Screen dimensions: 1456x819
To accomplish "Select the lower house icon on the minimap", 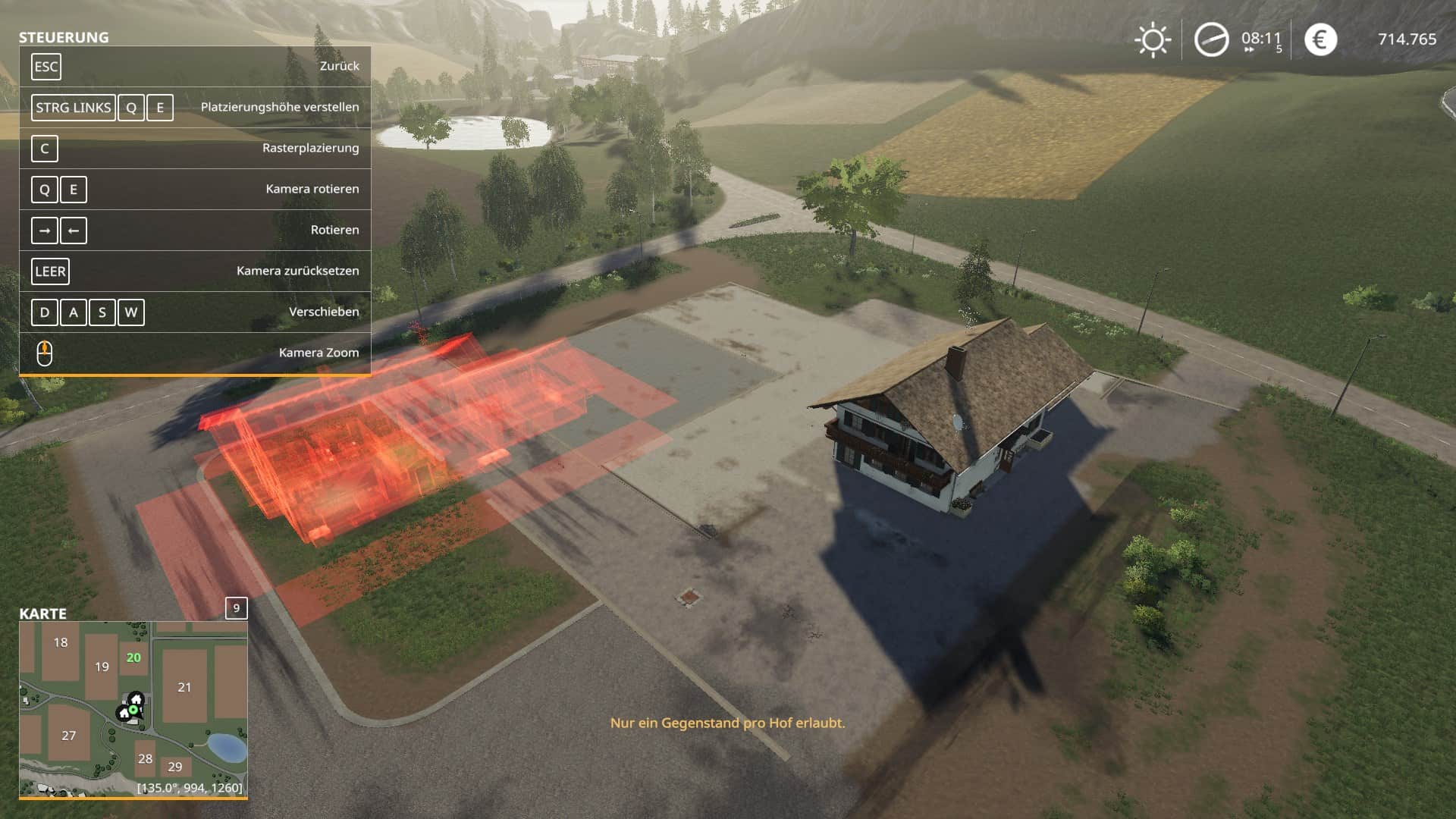I will [x=124, y=714].
